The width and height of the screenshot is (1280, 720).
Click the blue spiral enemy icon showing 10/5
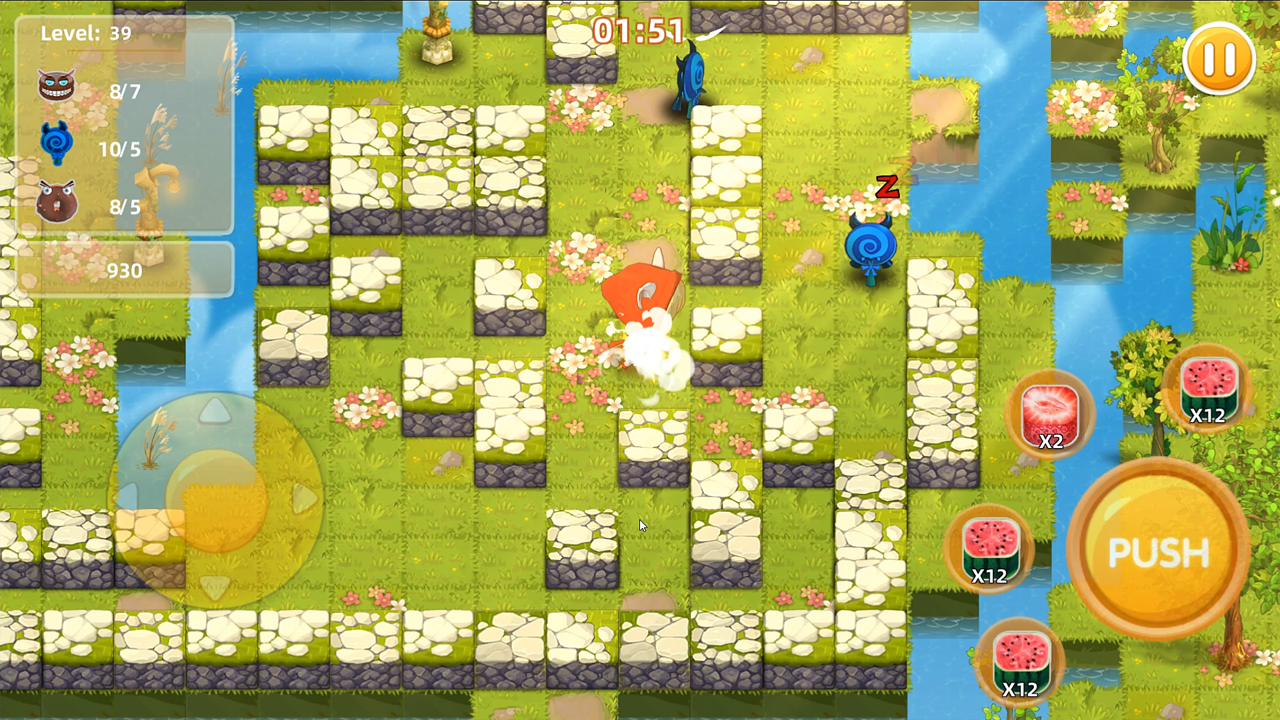click(x=57, y=140)
